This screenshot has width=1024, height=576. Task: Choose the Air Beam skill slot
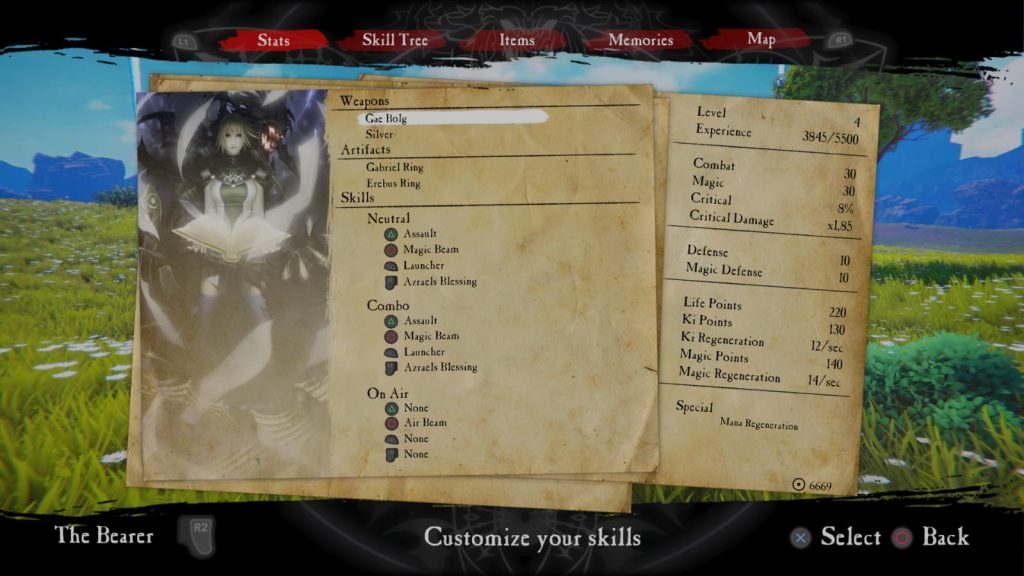(425, 423)
